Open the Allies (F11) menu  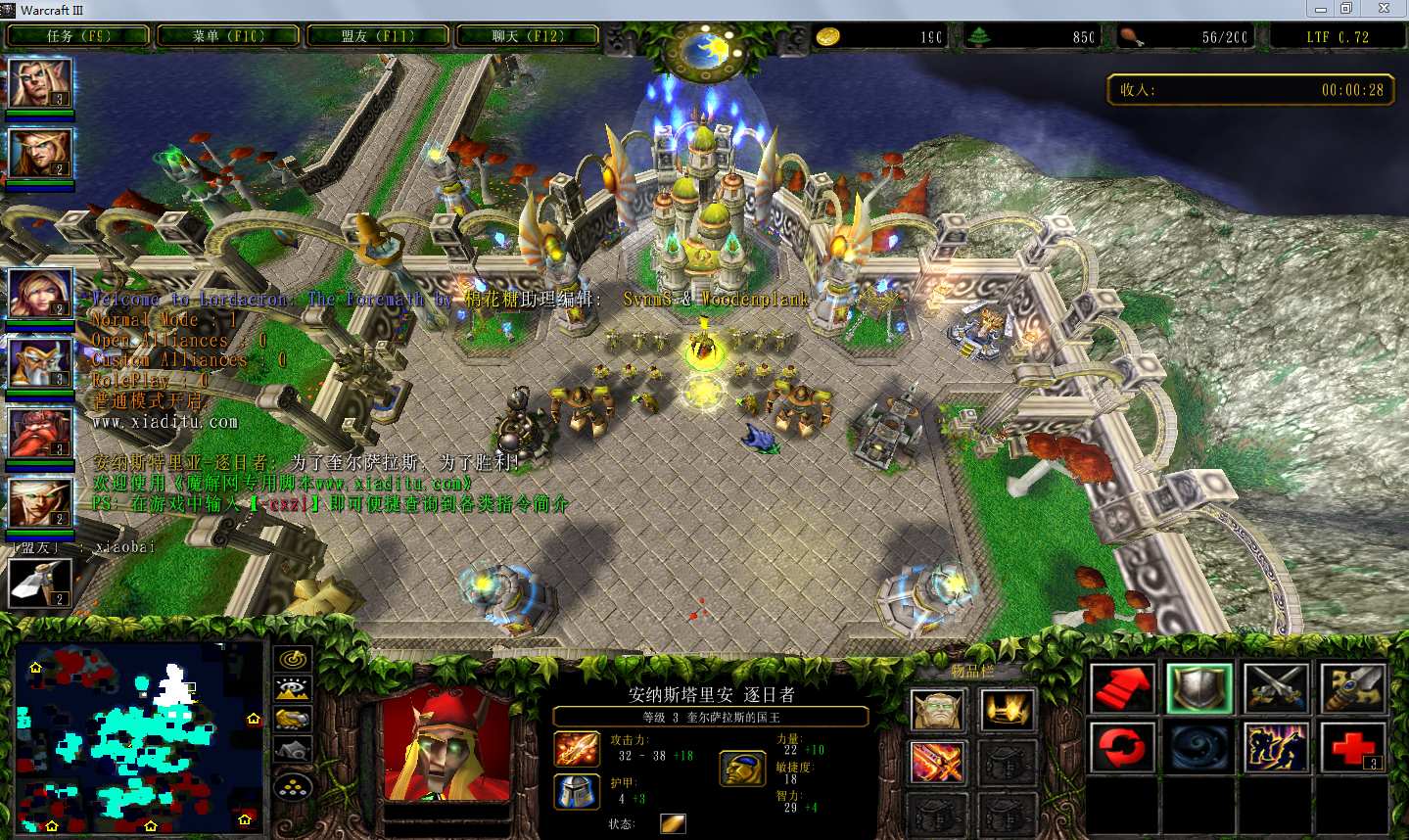point(378,36)
